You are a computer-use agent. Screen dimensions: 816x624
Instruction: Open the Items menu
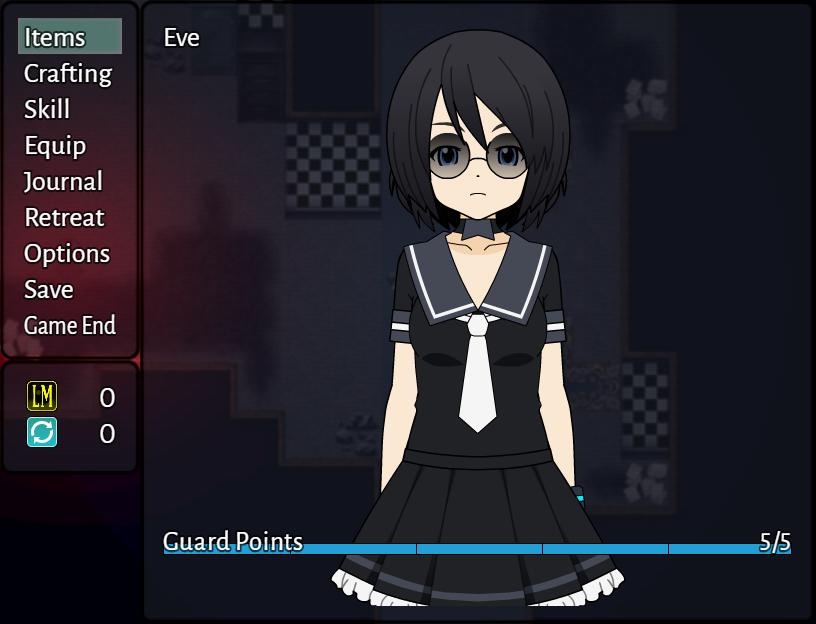pos(56,38)
